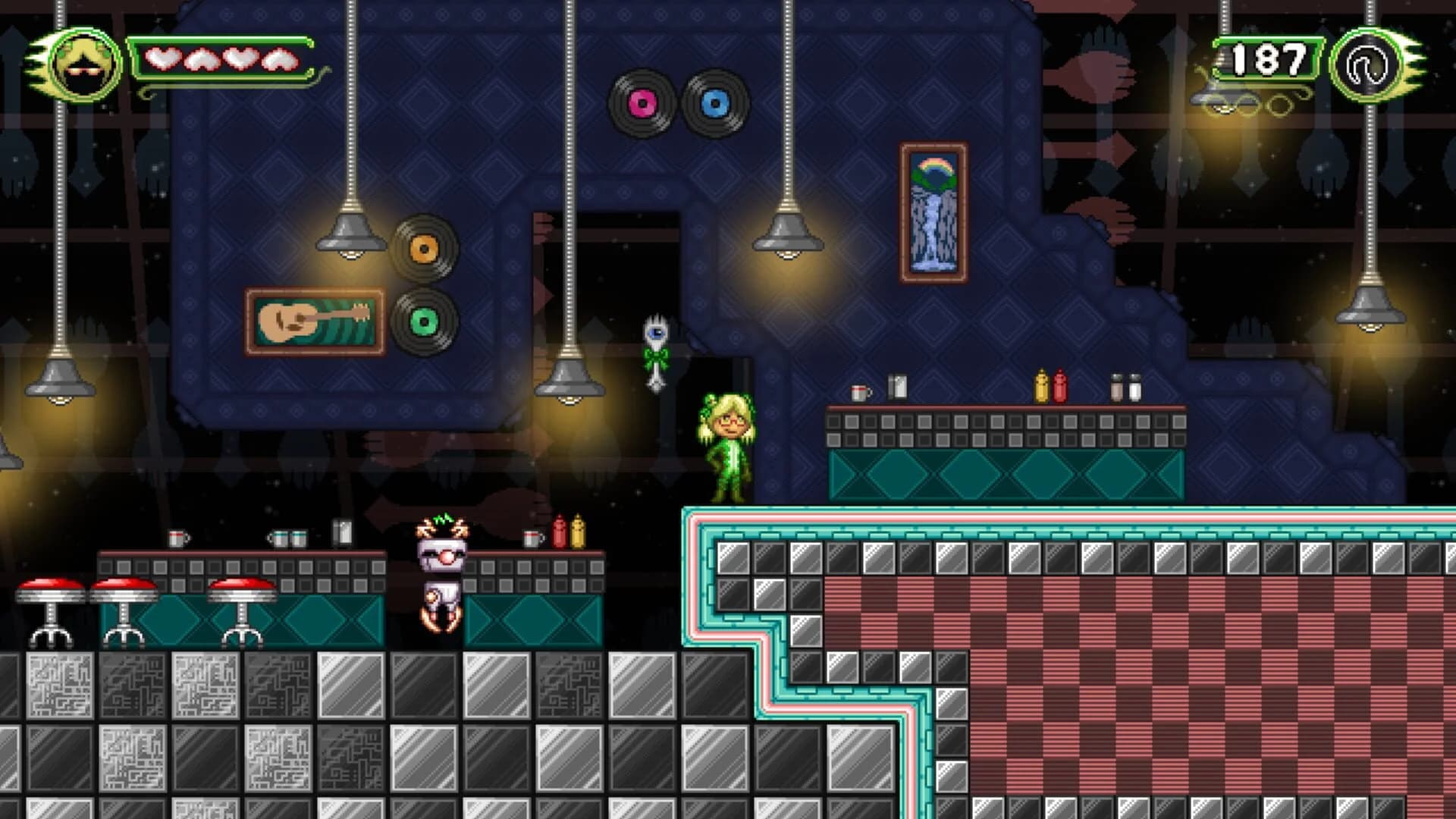Expand the guitar painting on the wall
This screenshot has height=819, width=1456.
coord(315,322)
